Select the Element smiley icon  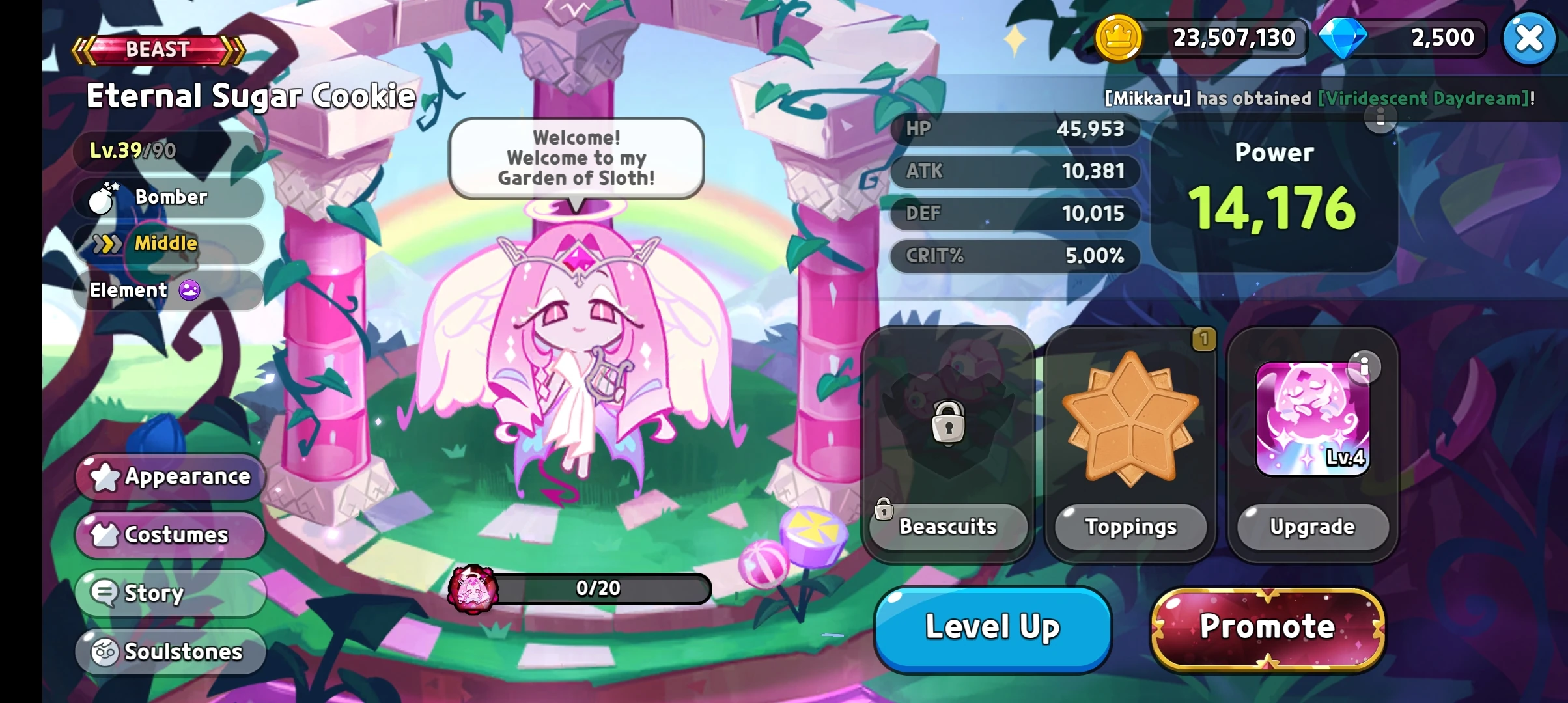[x=189, y=290]
